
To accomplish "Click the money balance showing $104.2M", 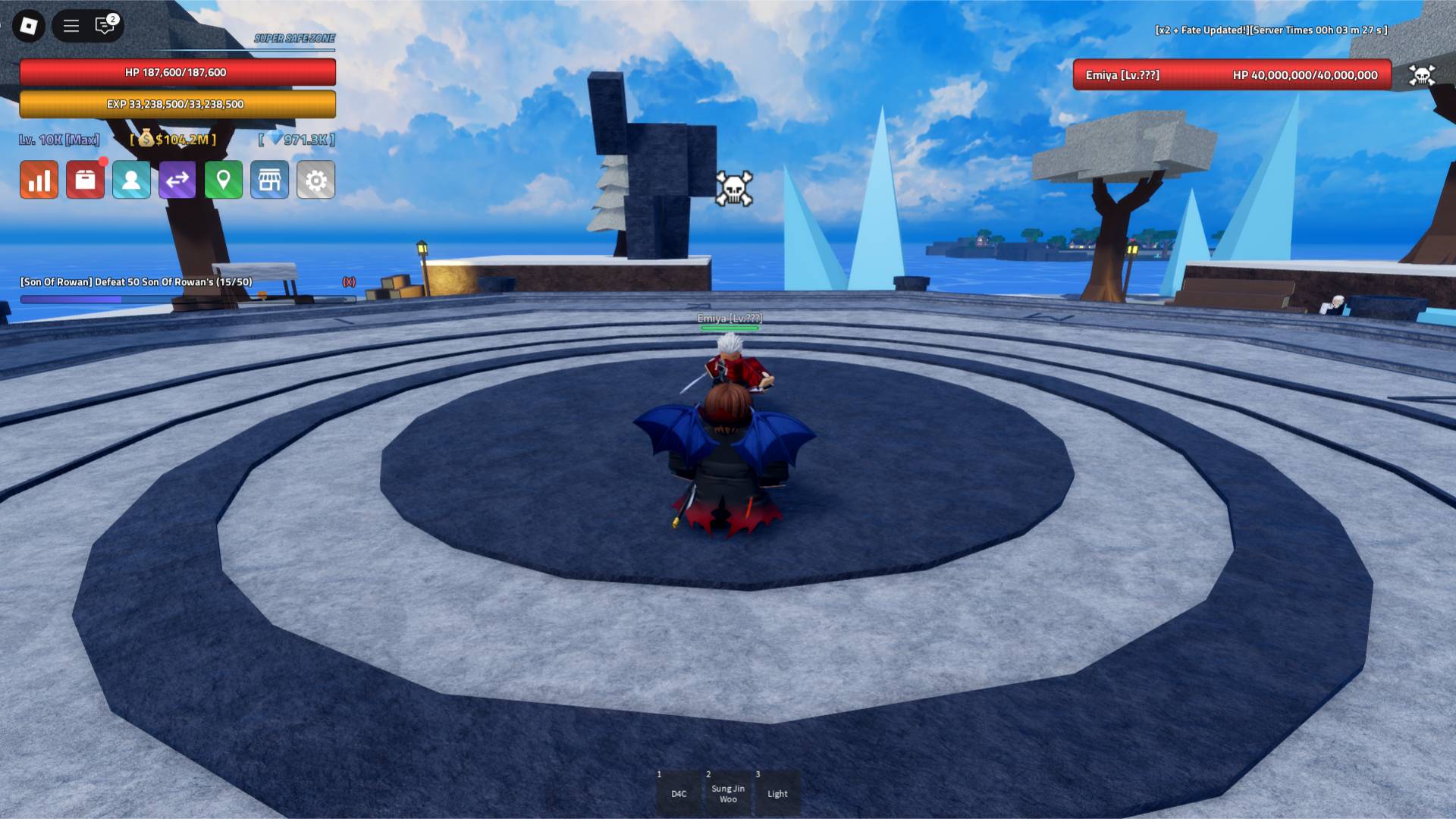I will 173,140.
